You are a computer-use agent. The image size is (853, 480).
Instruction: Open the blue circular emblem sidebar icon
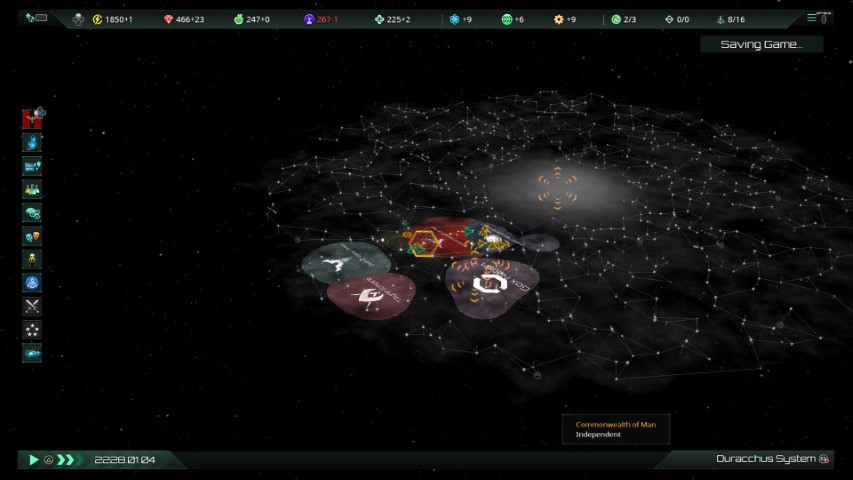tap(32, 283)
